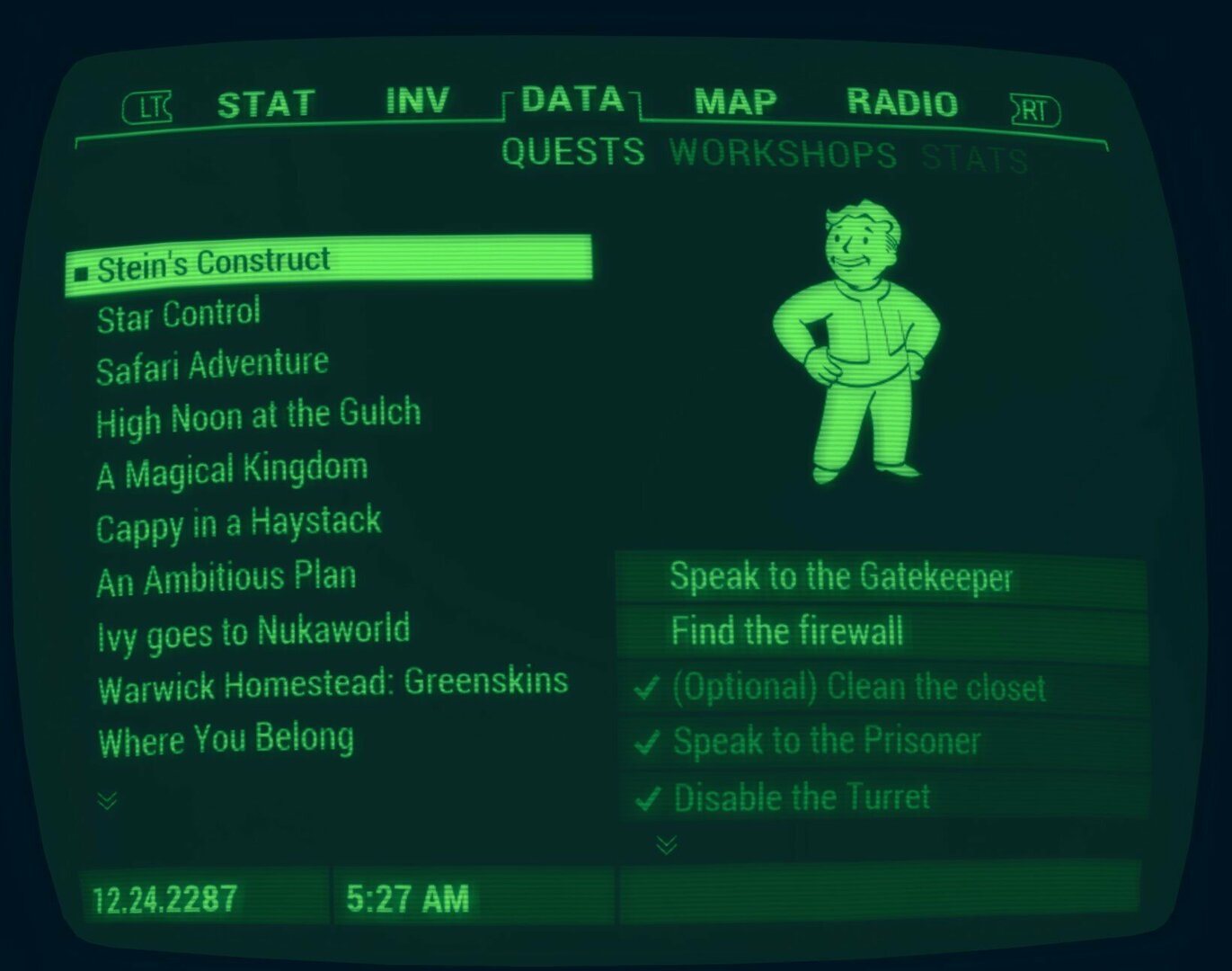Image resolution: width=1232 pixels, height=971 pixels.
Task: Show the QUESTS sub-tab
Action: click(x=572, y=152)
